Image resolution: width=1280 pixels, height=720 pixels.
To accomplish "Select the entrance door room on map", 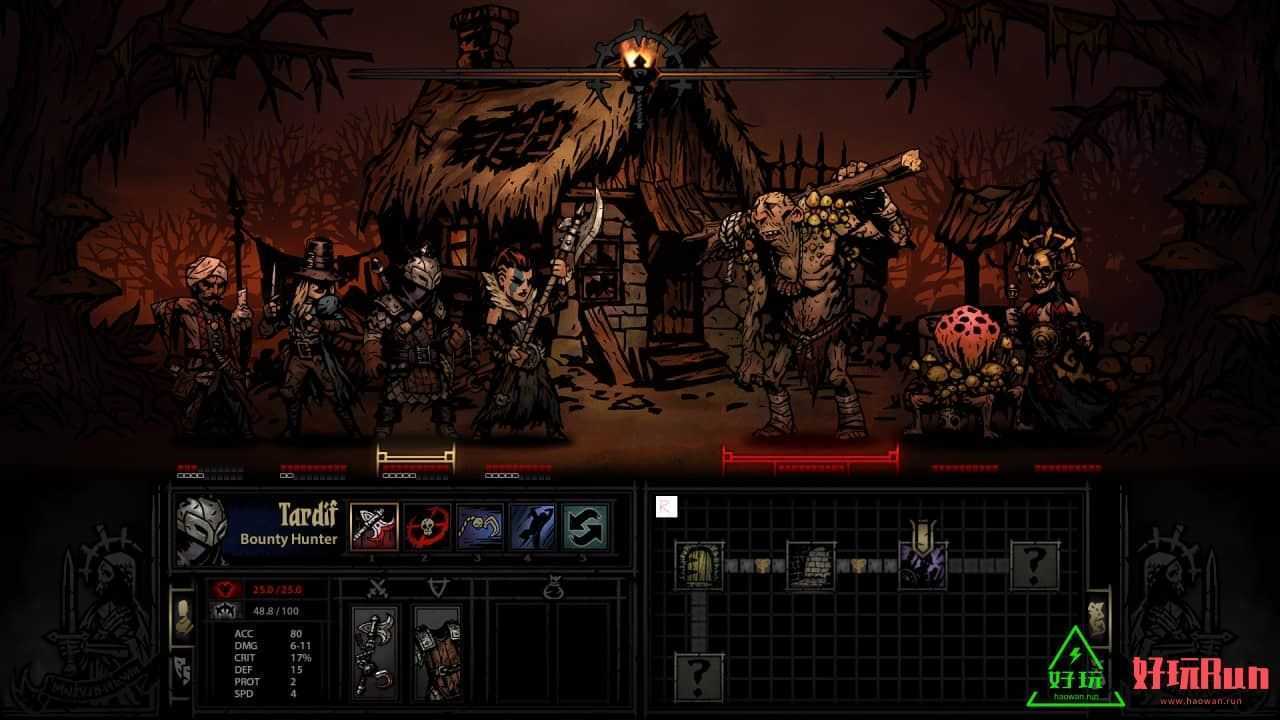I will click(698, 565).
